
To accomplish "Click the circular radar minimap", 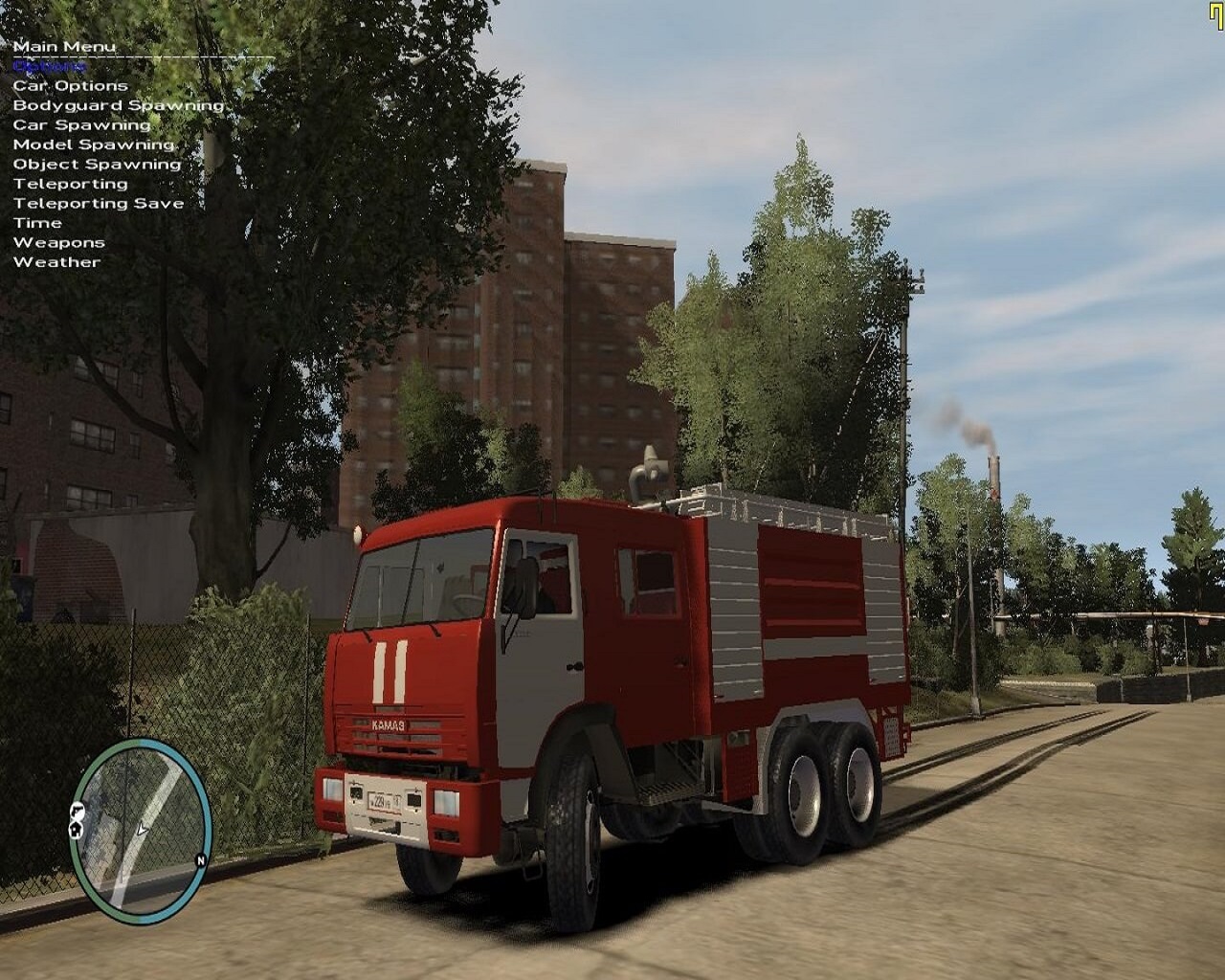I will point(141,823).
